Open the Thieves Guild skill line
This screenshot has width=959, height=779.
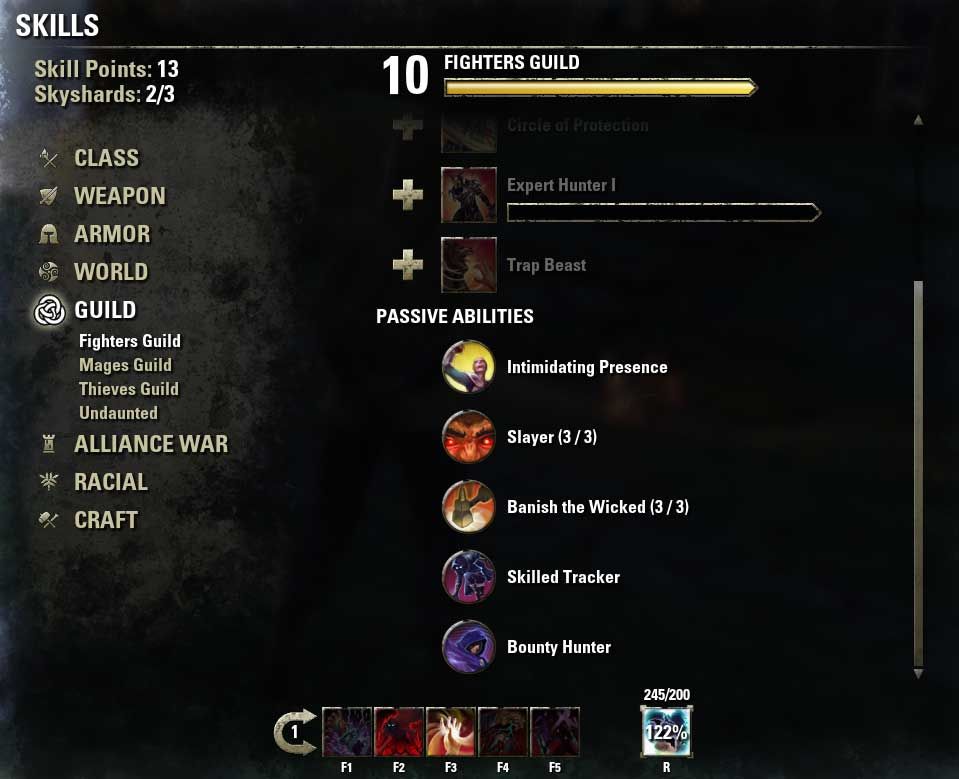[129, 389]
